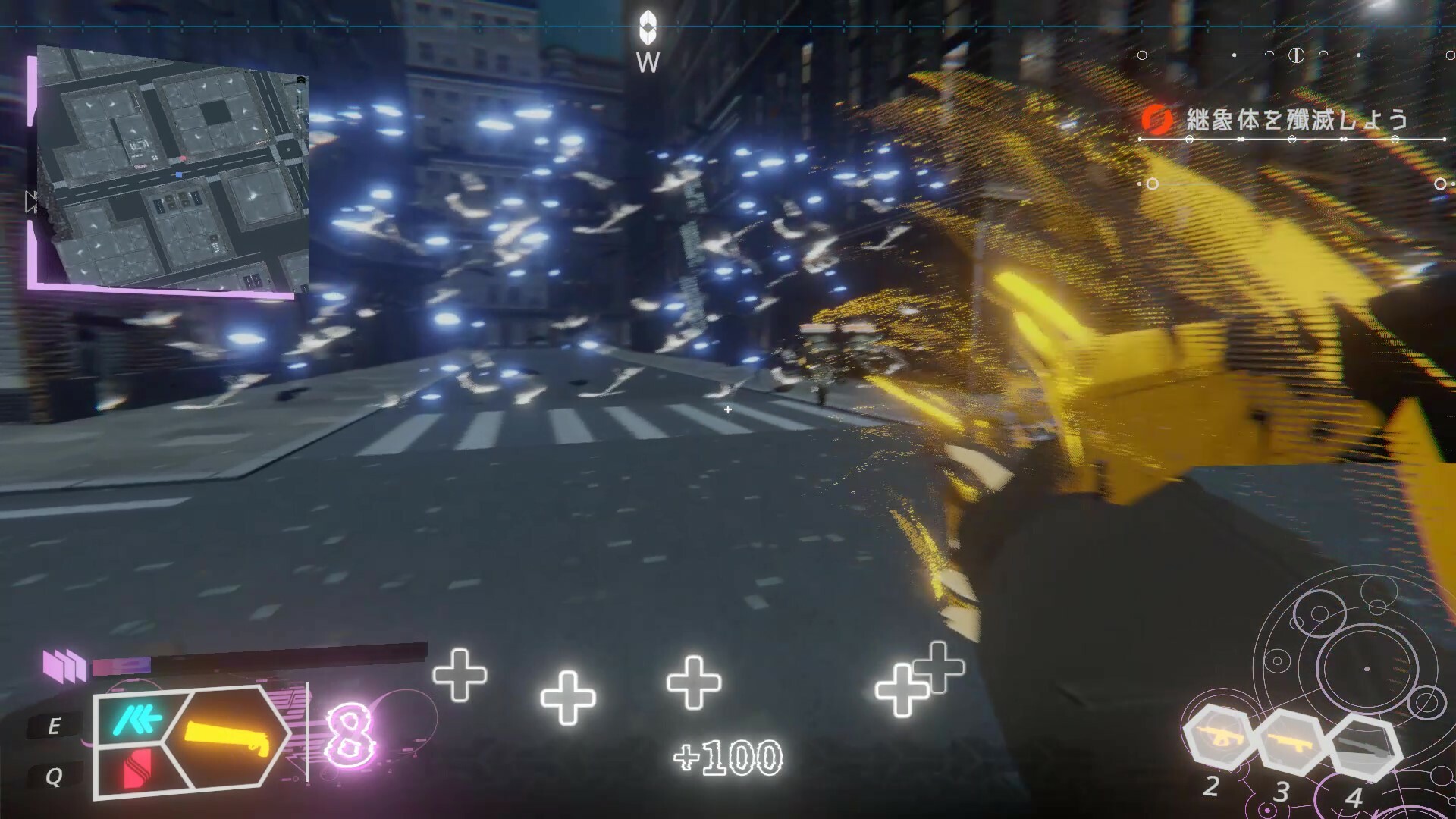Click the orange objective marker icon
This screenshot has width=1456, height=819.
pyautogui.click(x=1156, y=118)
